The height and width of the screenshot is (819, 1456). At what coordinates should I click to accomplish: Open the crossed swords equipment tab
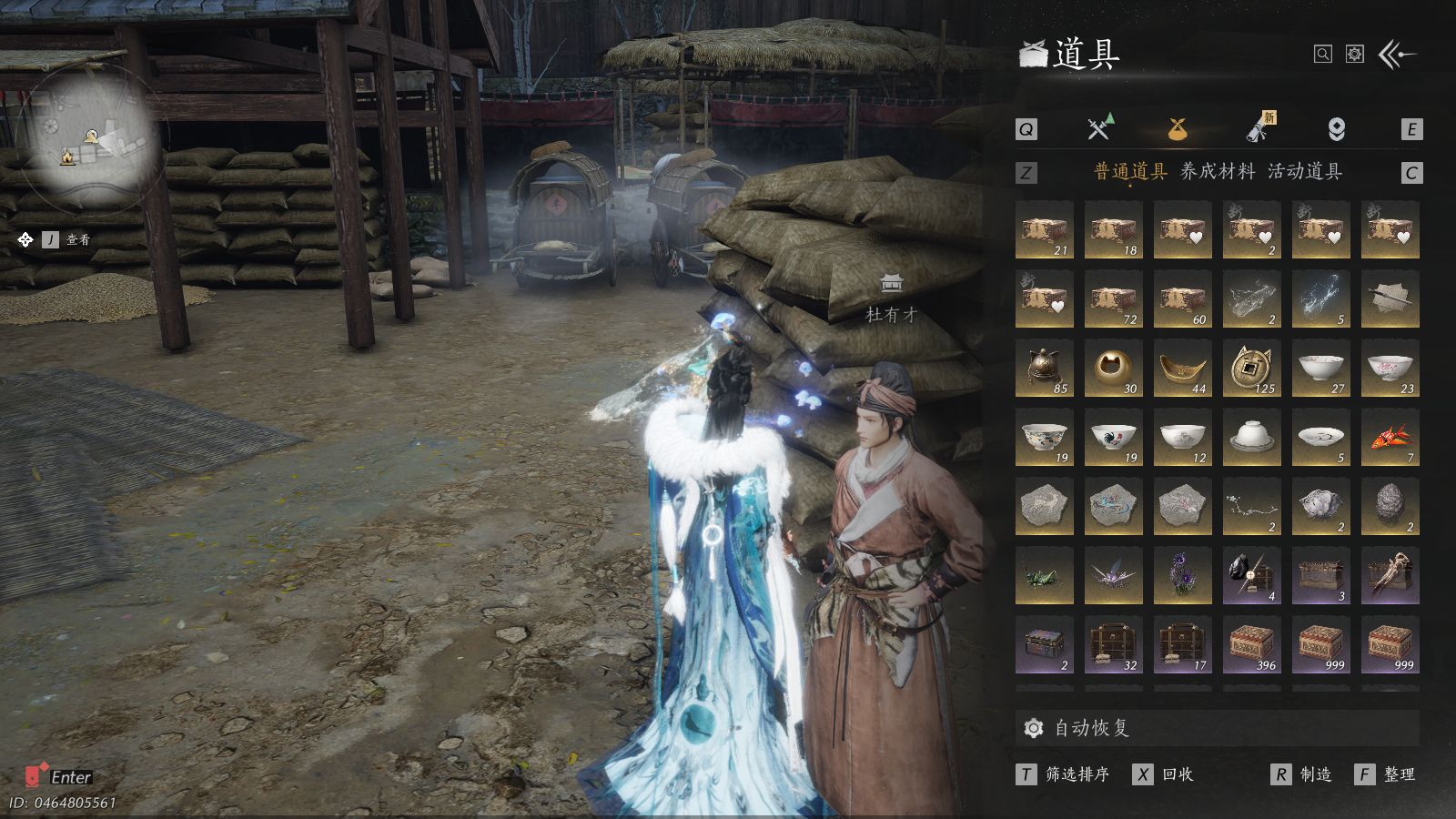click(1099, 129)
